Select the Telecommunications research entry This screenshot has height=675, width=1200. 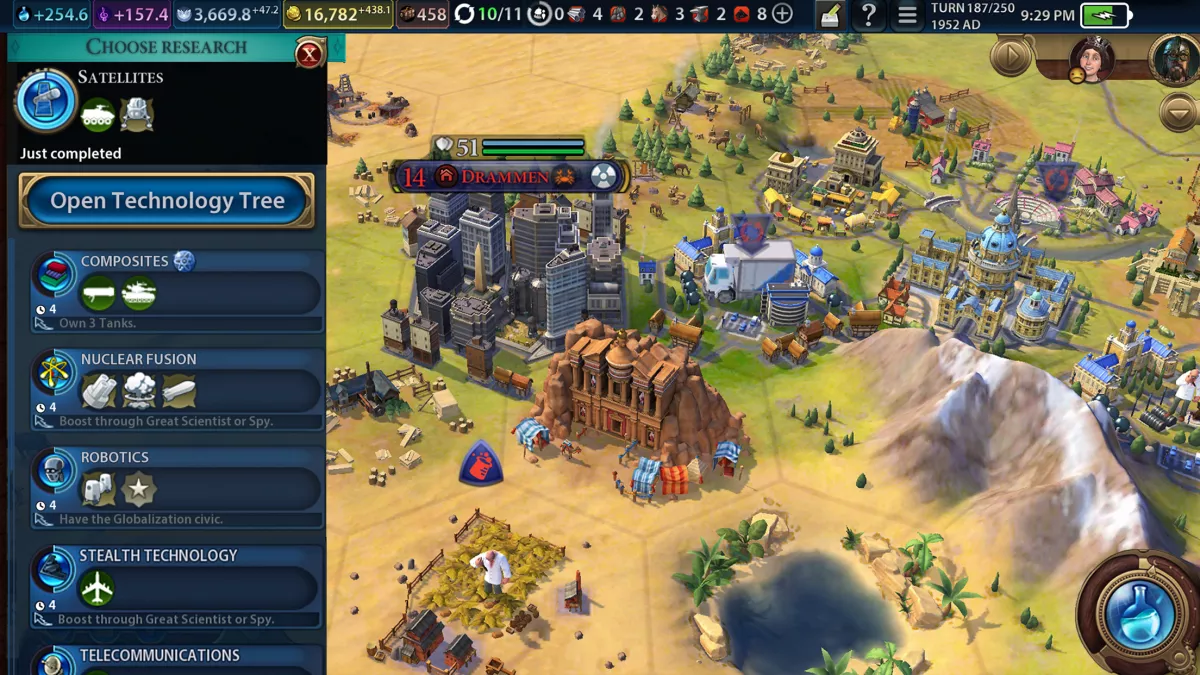[x=177, y=658]
